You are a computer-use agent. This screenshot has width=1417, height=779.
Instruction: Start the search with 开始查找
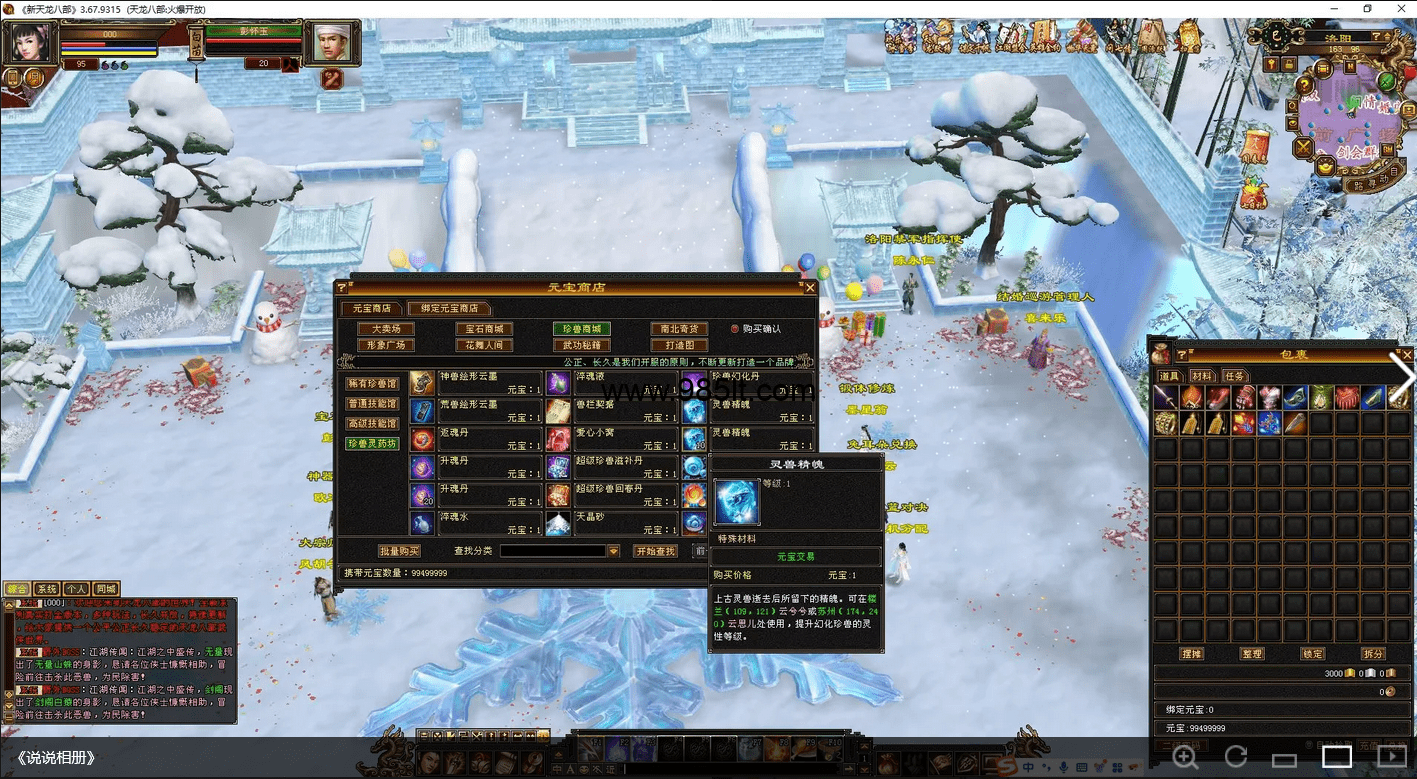pos(655,551)
